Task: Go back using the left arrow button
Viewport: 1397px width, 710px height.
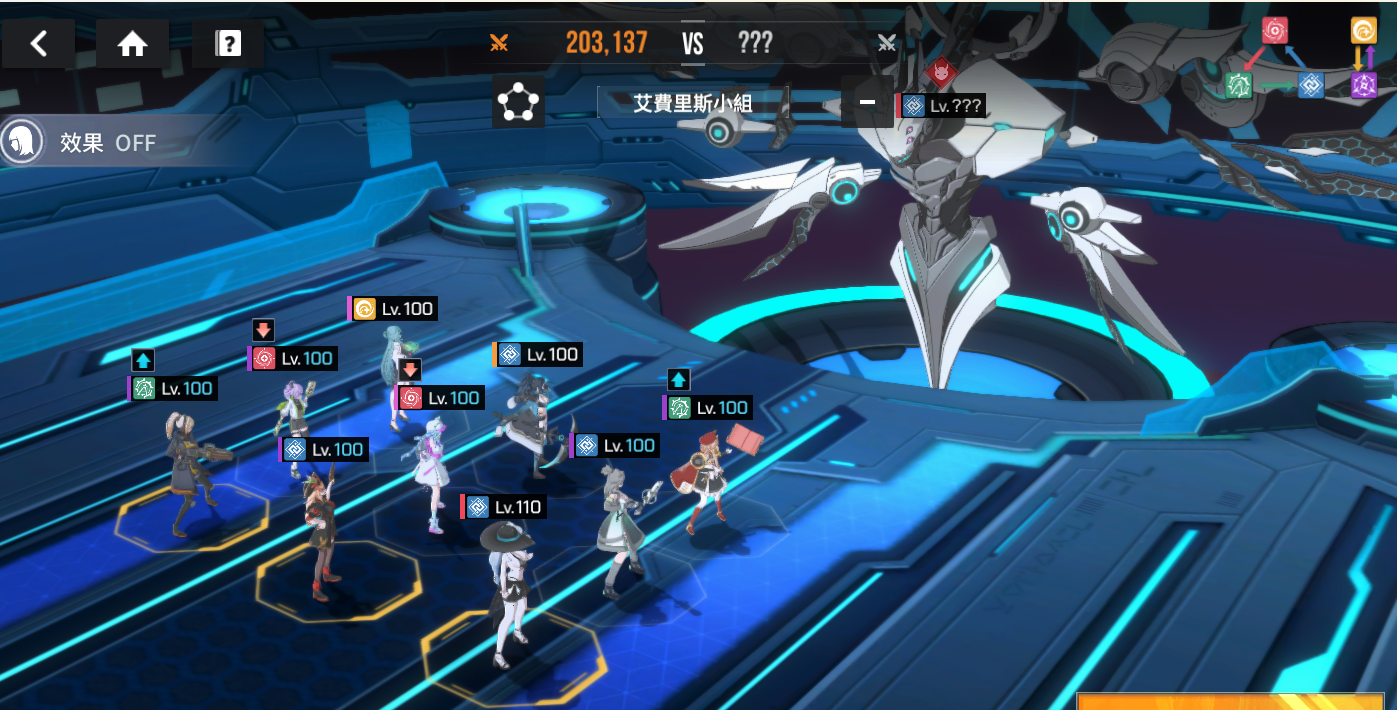Action: (x=38, y=44)
